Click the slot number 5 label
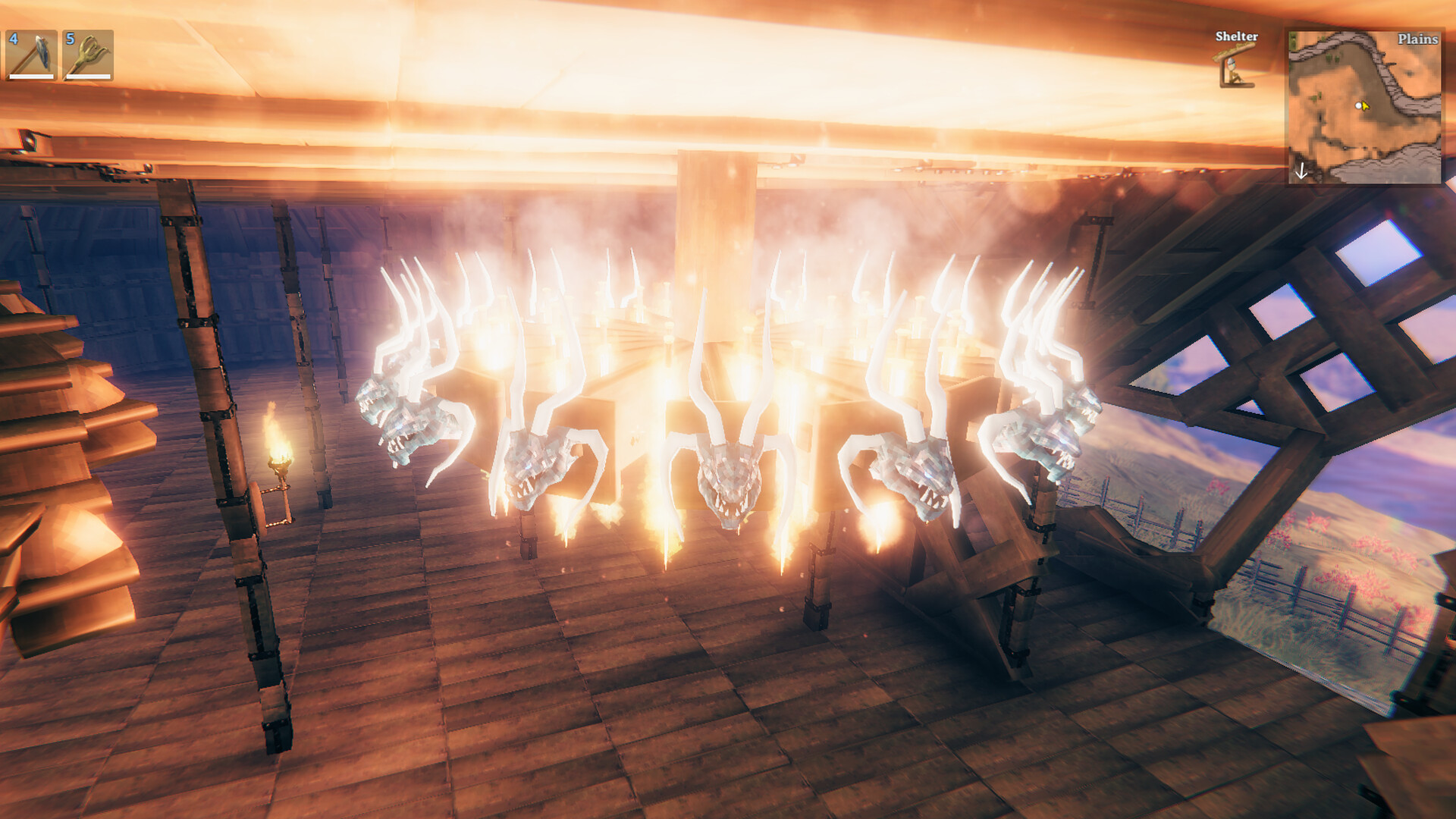Viewport: 1456px width, 819px height. [71, 37]
